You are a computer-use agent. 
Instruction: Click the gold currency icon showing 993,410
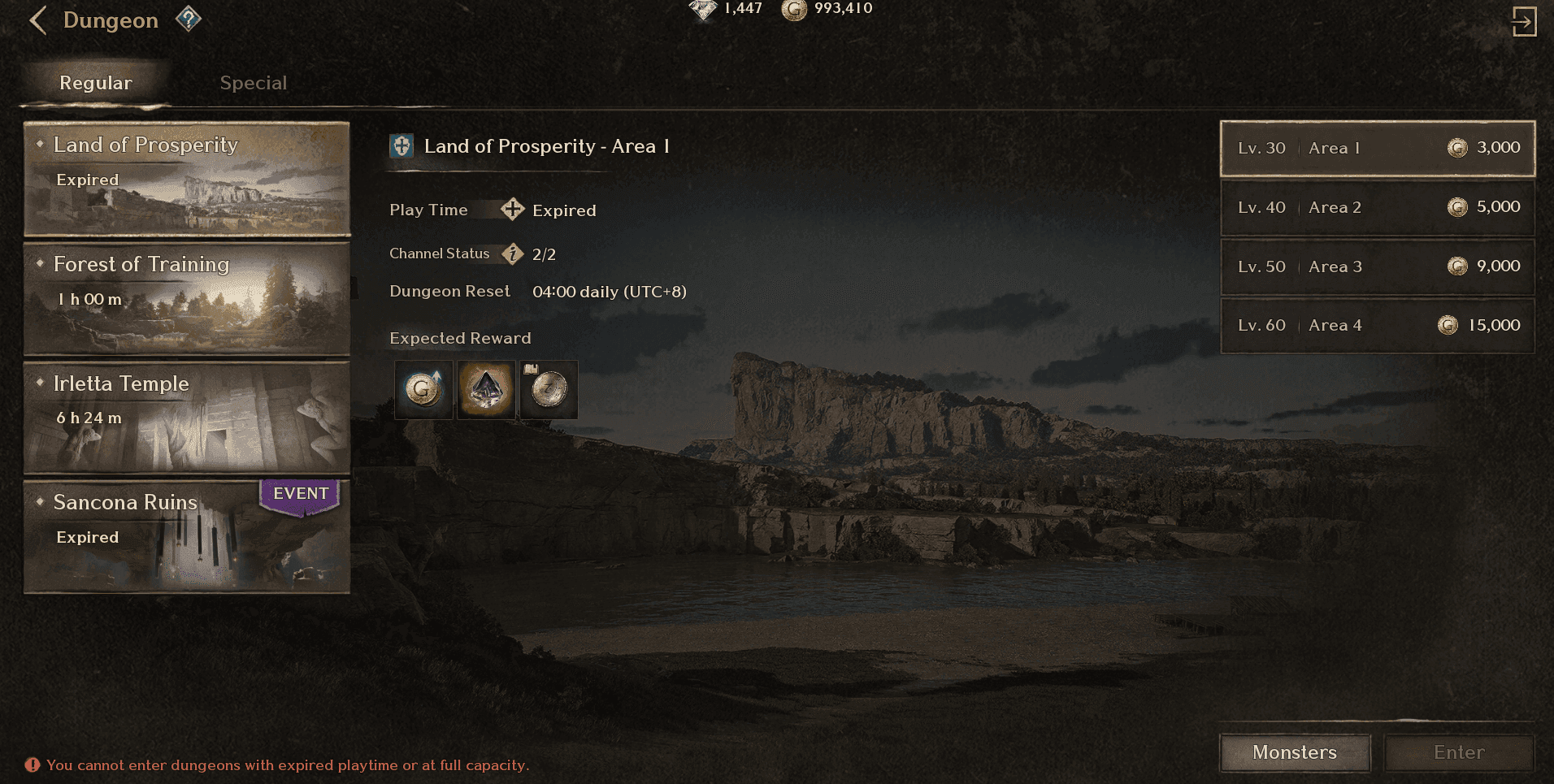point(792,9)
